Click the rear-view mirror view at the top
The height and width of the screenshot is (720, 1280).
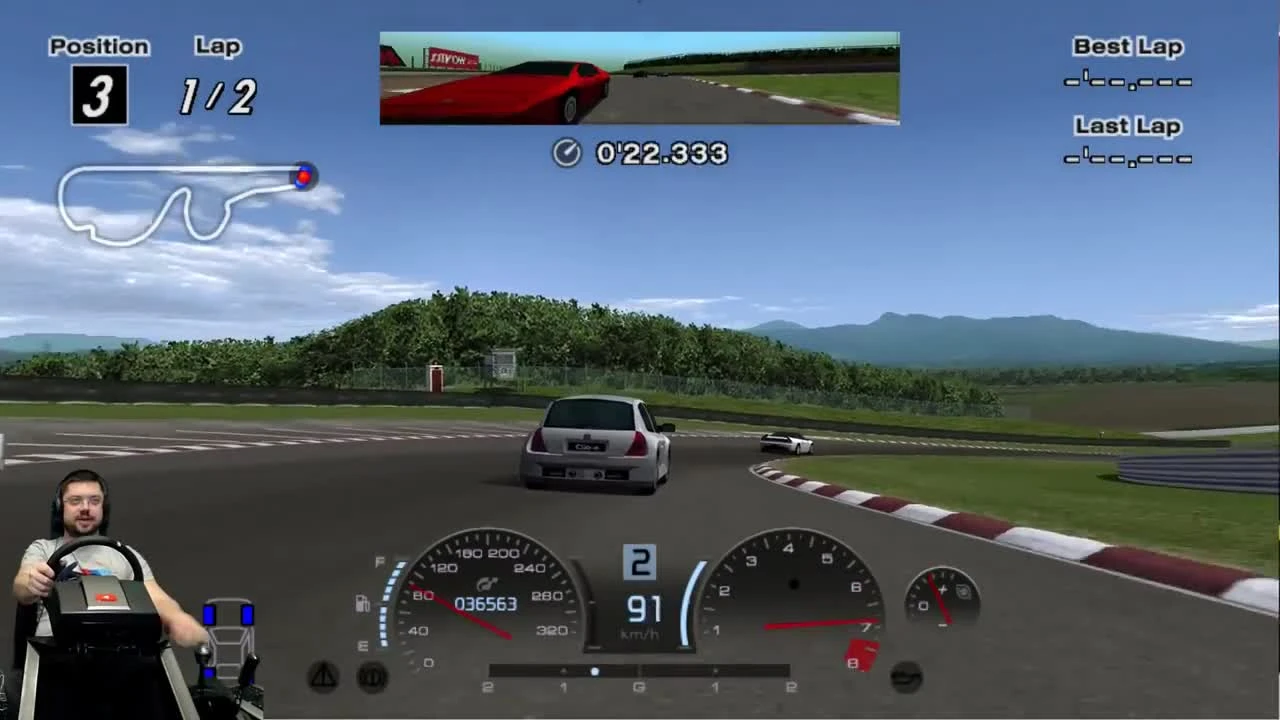(639, 78)
